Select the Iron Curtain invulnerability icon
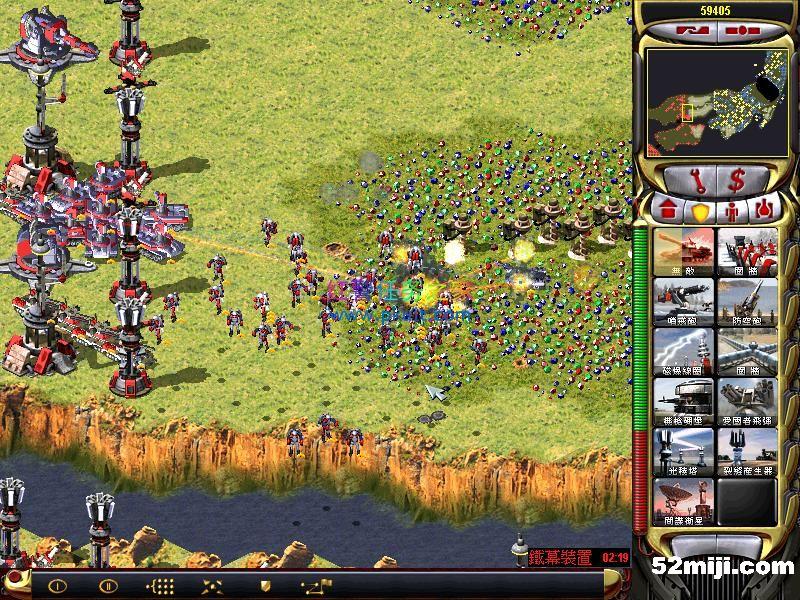Screen dimensions: 800x600 [684, 252]
